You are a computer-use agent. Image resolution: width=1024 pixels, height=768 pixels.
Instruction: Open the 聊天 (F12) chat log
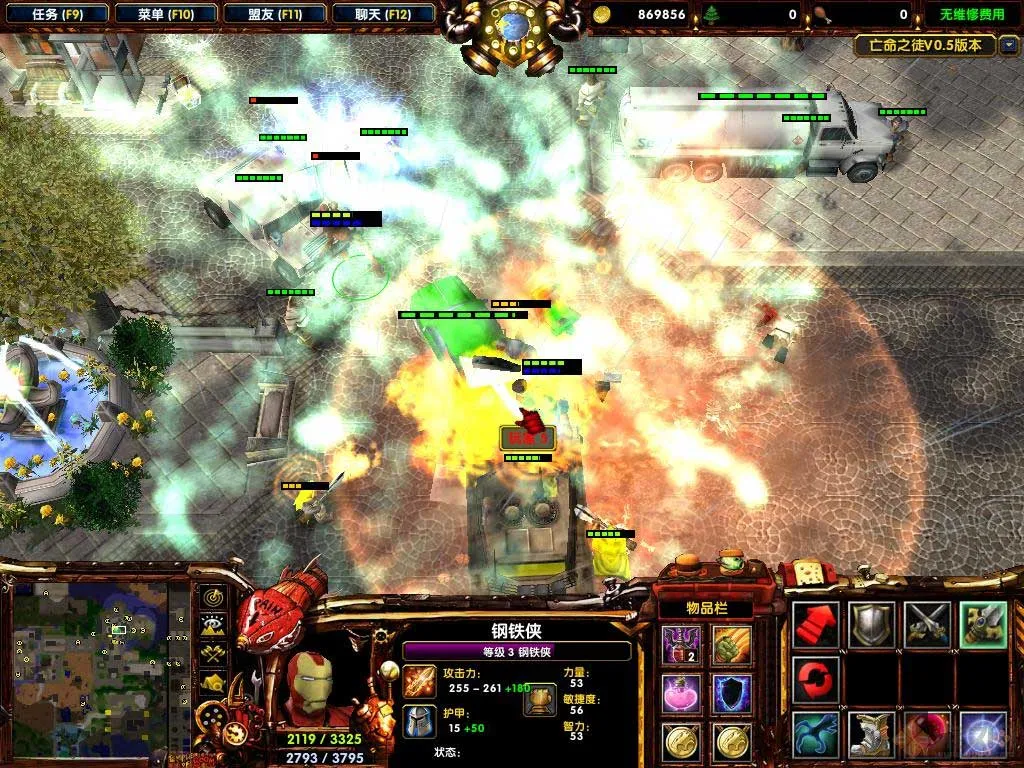coord(383,14)
